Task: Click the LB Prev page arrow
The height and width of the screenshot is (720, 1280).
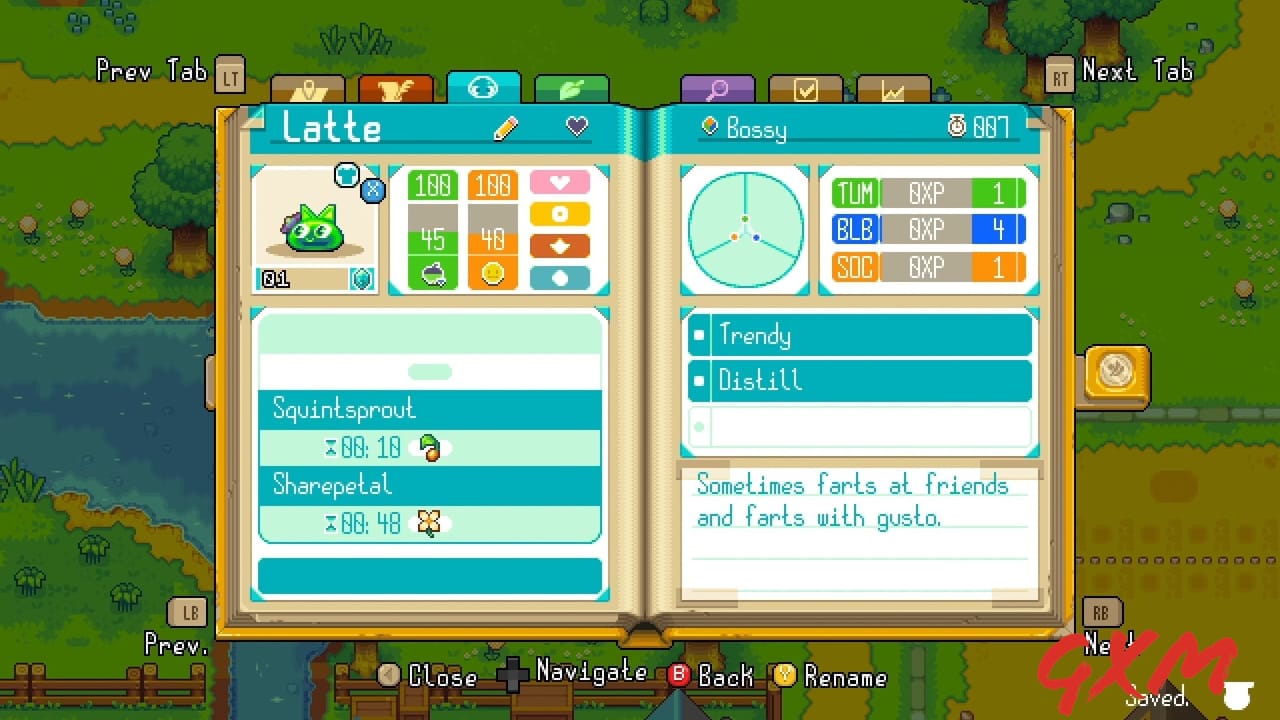Action: pos(190,612)
